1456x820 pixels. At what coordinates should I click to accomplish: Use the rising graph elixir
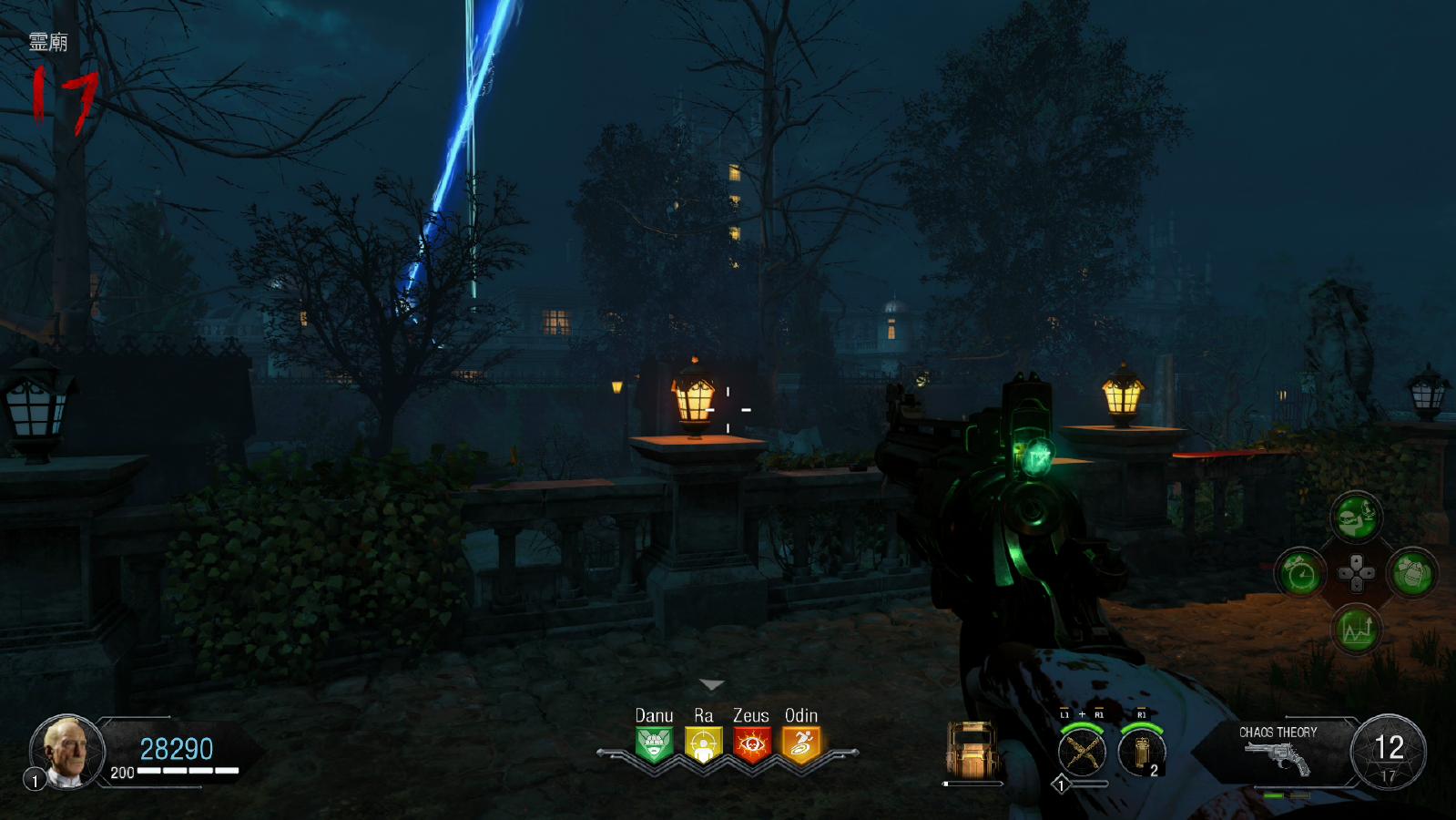pyautogui.click(x=1356, y=630)
